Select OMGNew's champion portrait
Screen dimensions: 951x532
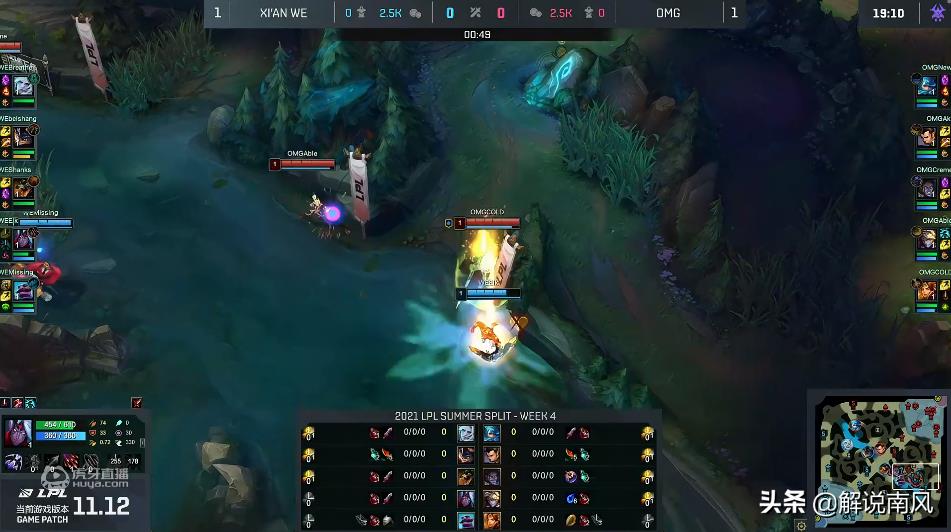928,87
